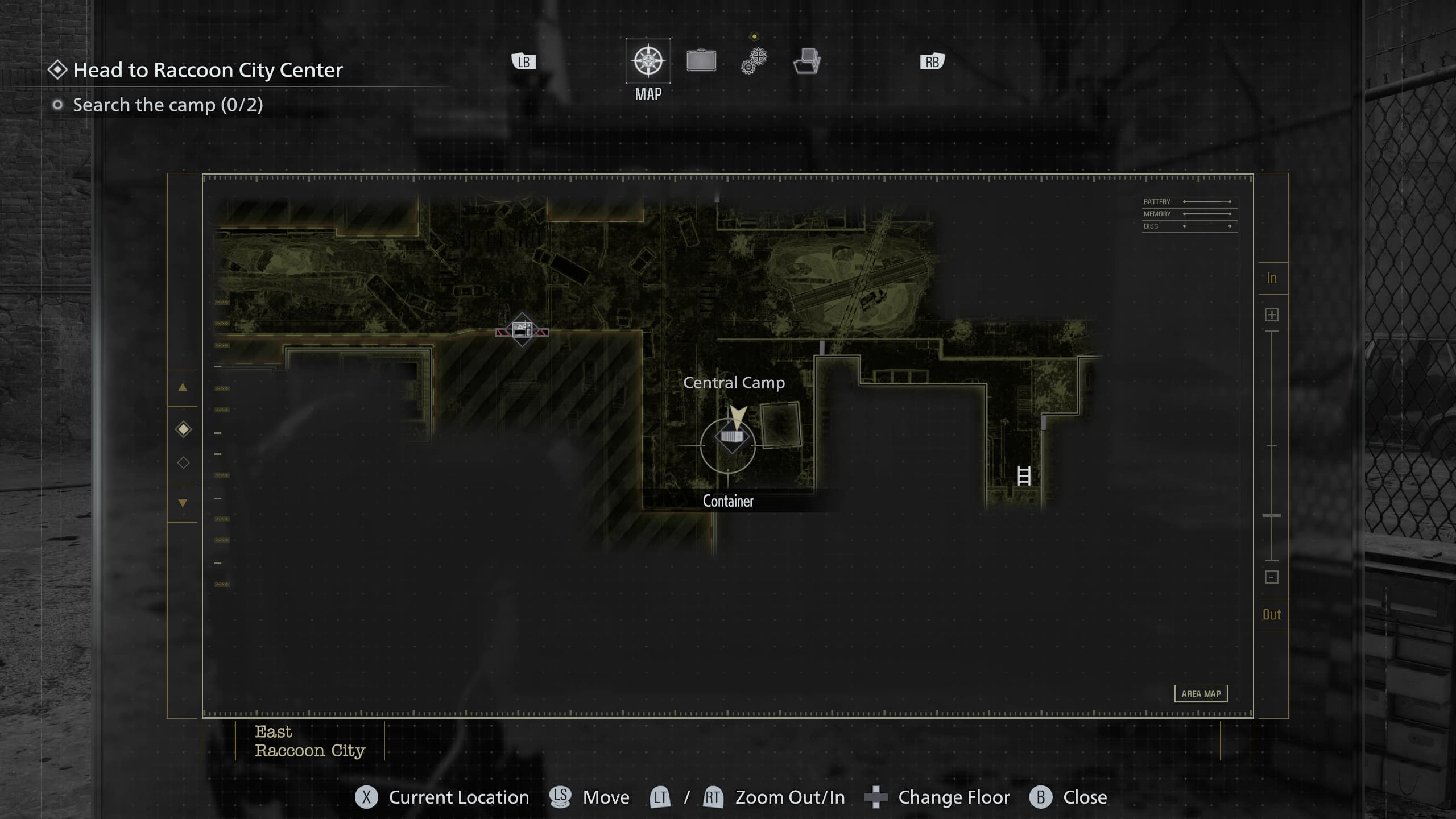Select the hollow diamond floor indicator
1456x819 pixels.
[x=183, y=462]
